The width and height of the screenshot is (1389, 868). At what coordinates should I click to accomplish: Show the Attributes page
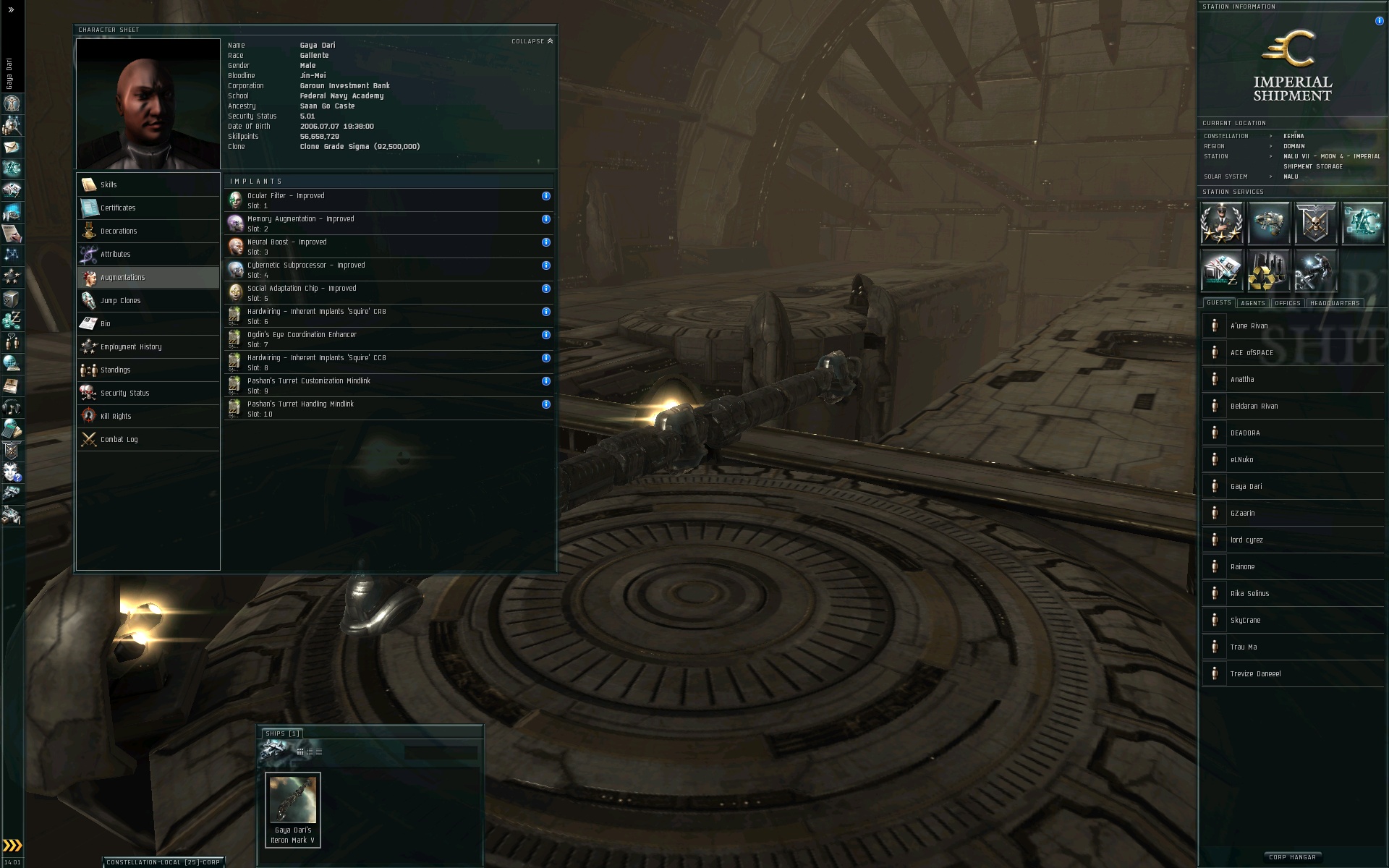tap(116, 254)
